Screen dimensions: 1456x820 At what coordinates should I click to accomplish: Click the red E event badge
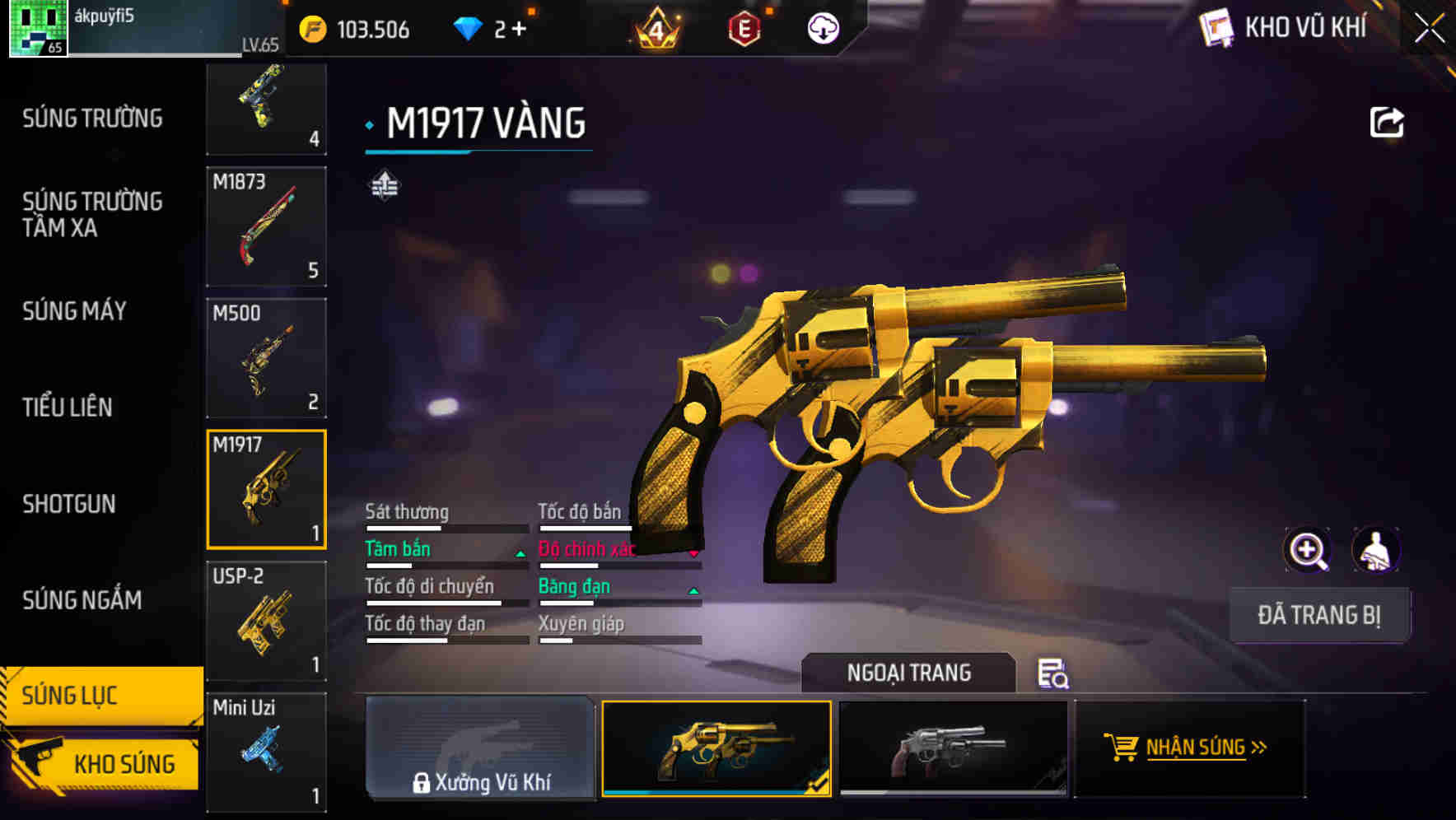coord(741,27)
